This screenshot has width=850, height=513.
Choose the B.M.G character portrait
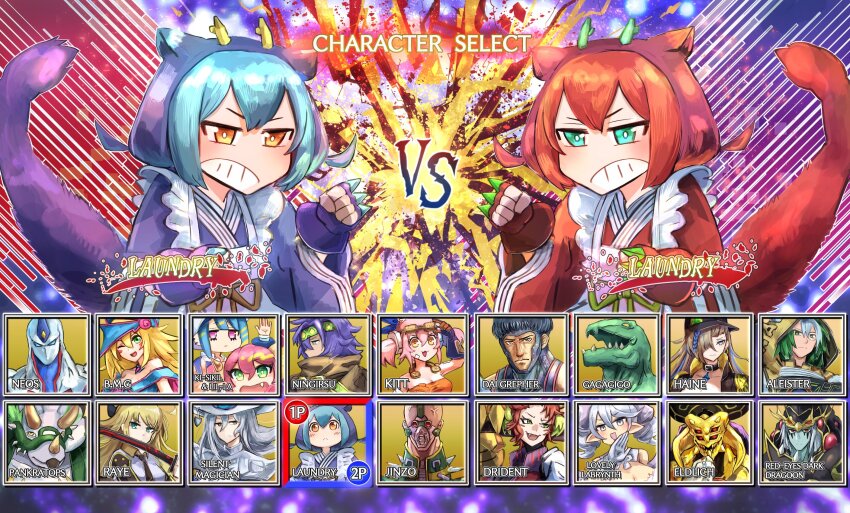[140, 355]
